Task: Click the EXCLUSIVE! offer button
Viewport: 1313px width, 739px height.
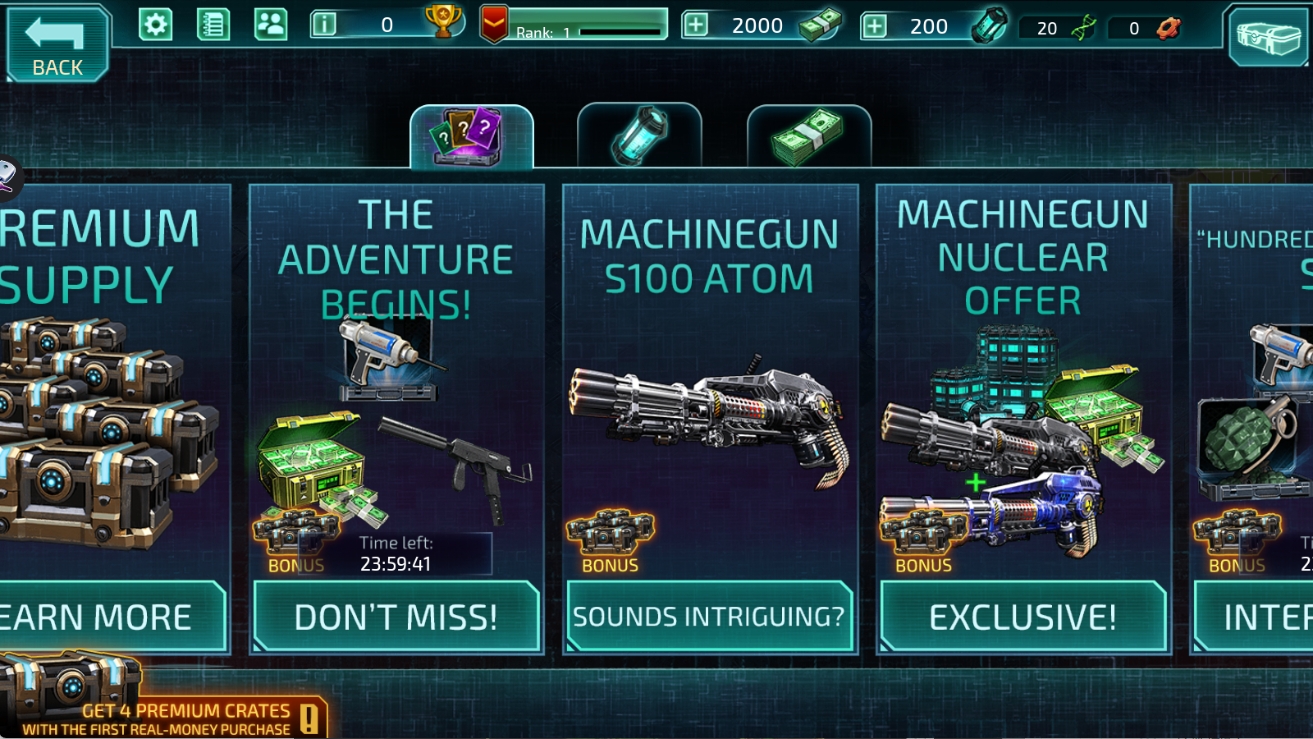Action: point(1023,617)
